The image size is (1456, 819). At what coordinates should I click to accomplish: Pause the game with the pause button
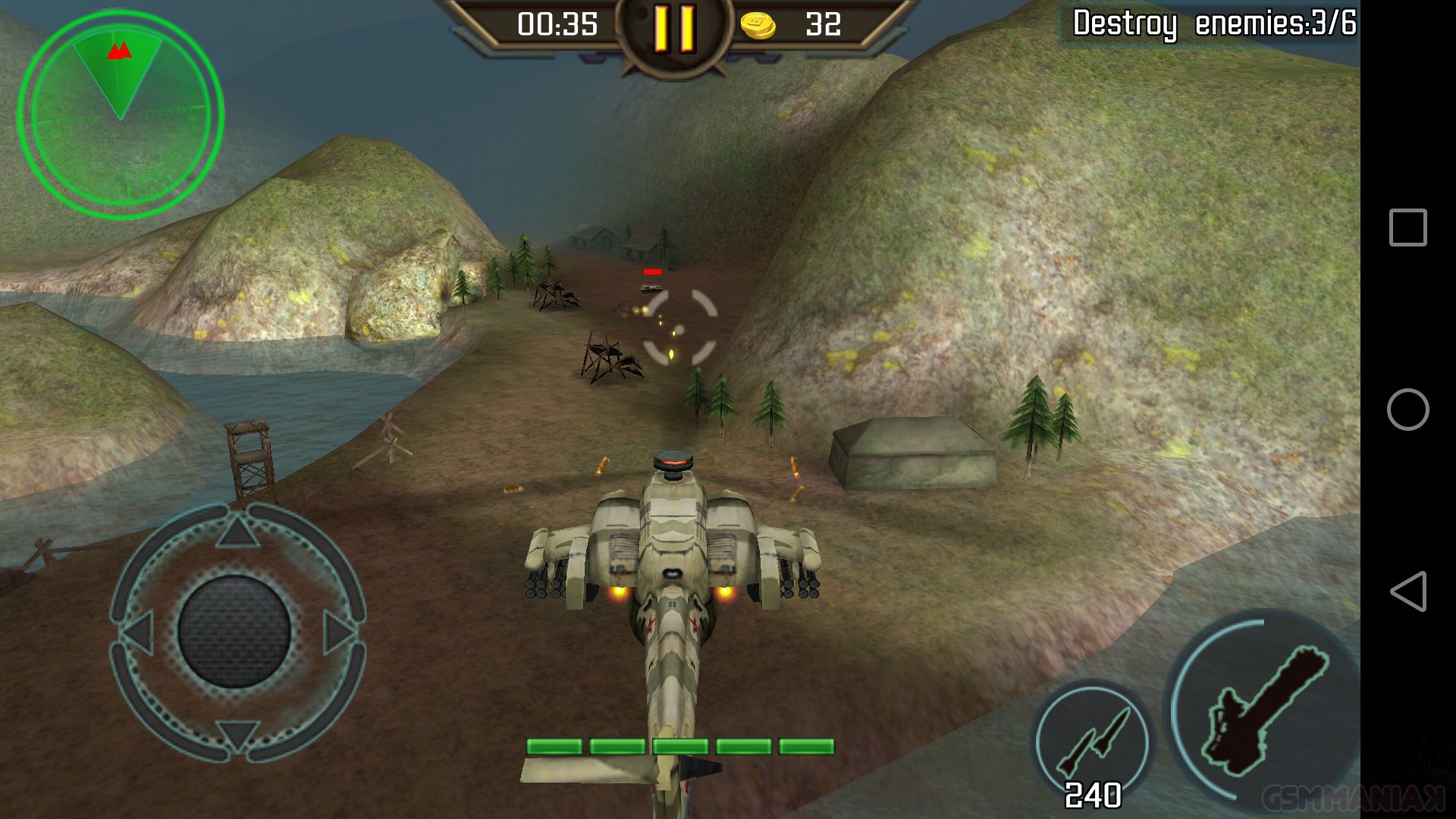(x=674, y=30)
